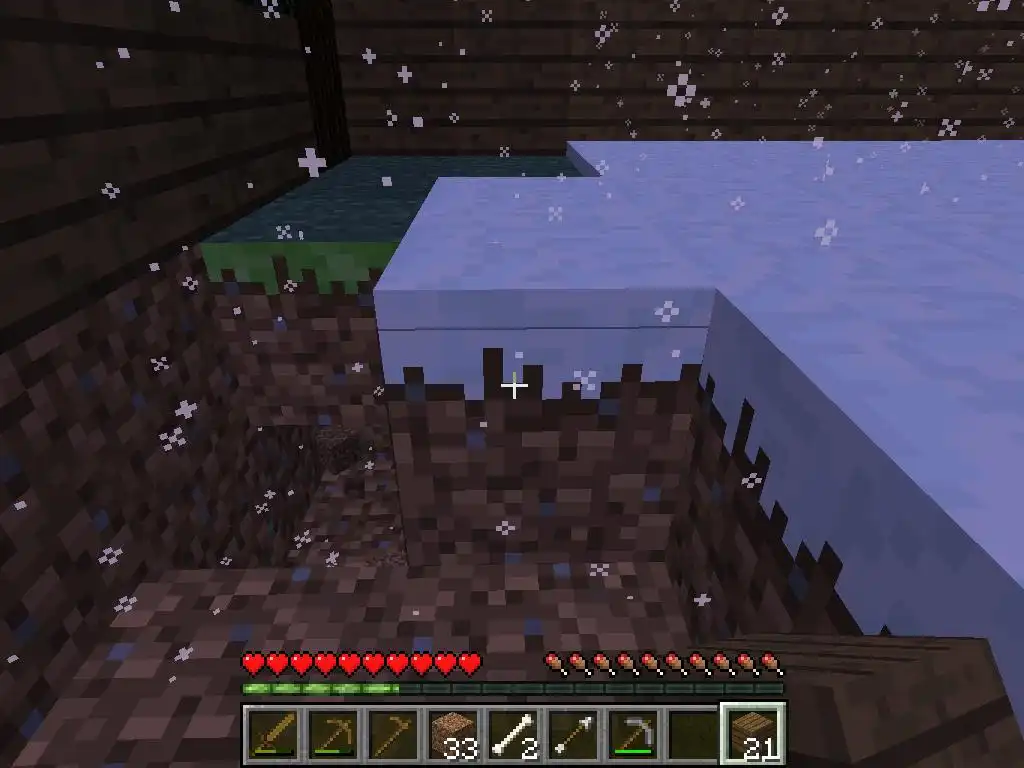
Task: Choose the wooden planks stack of 21
Action: coord(753,735)
